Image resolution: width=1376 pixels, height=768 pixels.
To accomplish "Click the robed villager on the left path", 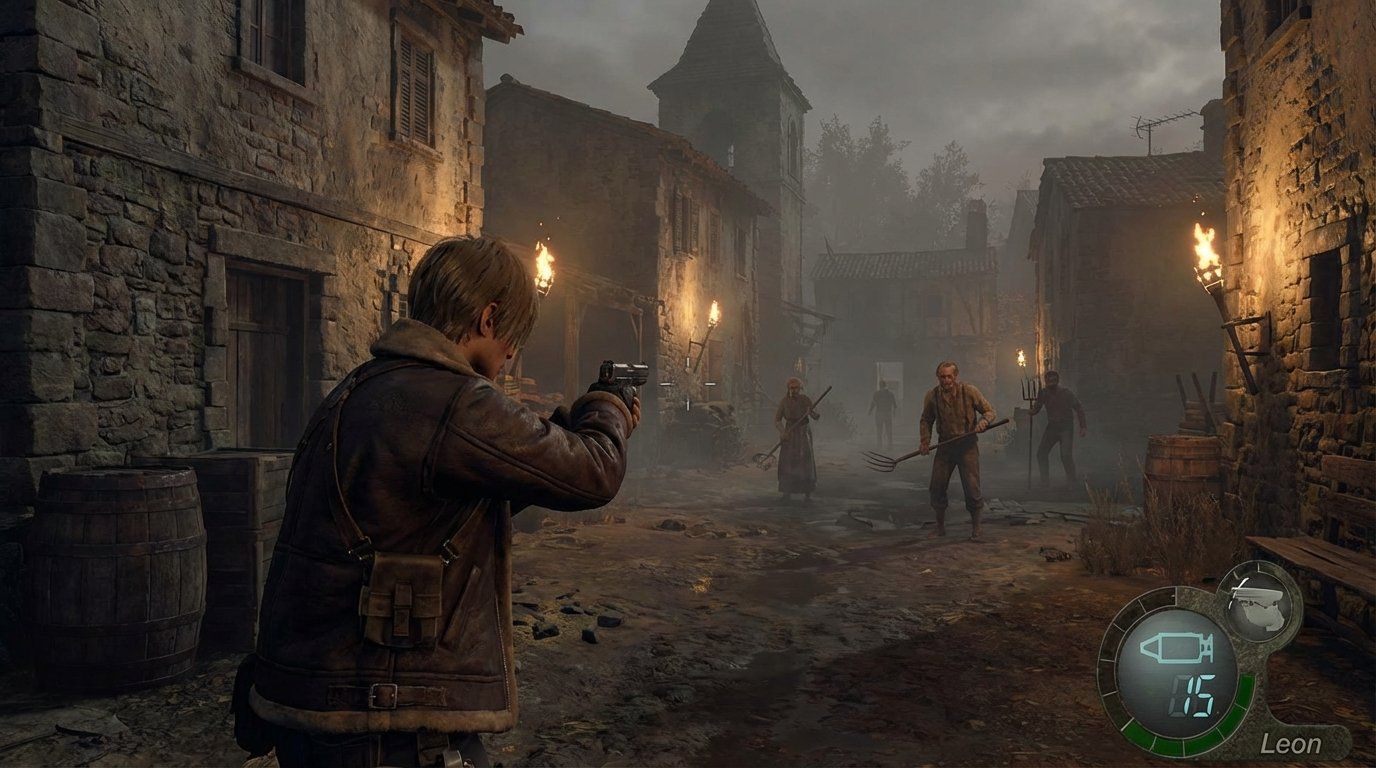I will click(x=795, y=440).
